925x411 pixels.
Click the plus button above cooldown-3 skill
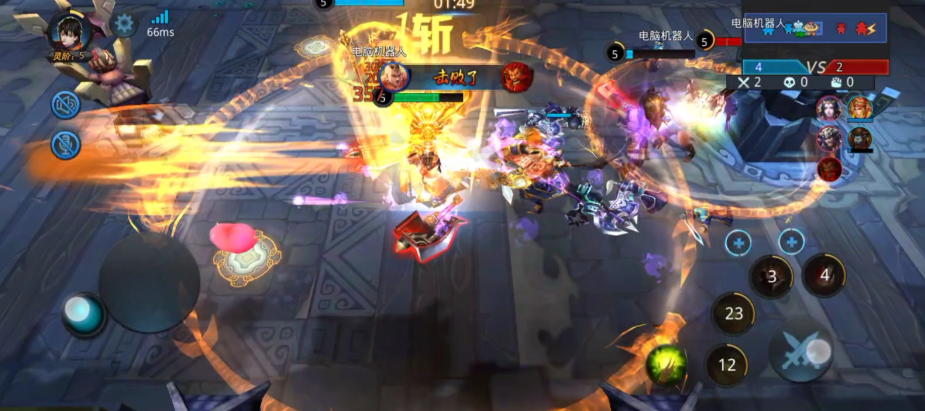click(x=739, y=241)
